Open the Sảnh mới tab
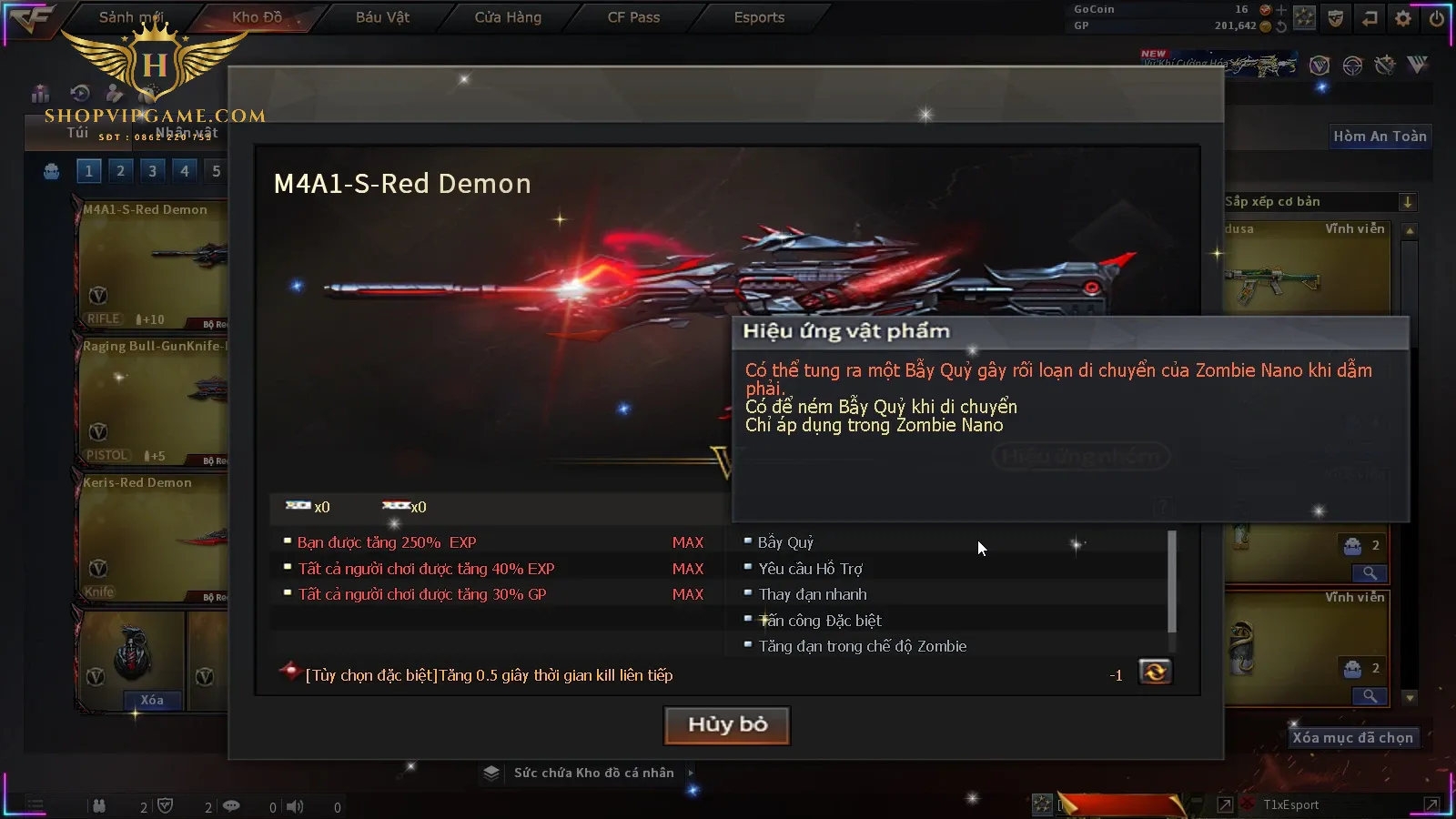The width and height of the screenshot is (1456, 819). pyautogui.click(x=131, y=17)
